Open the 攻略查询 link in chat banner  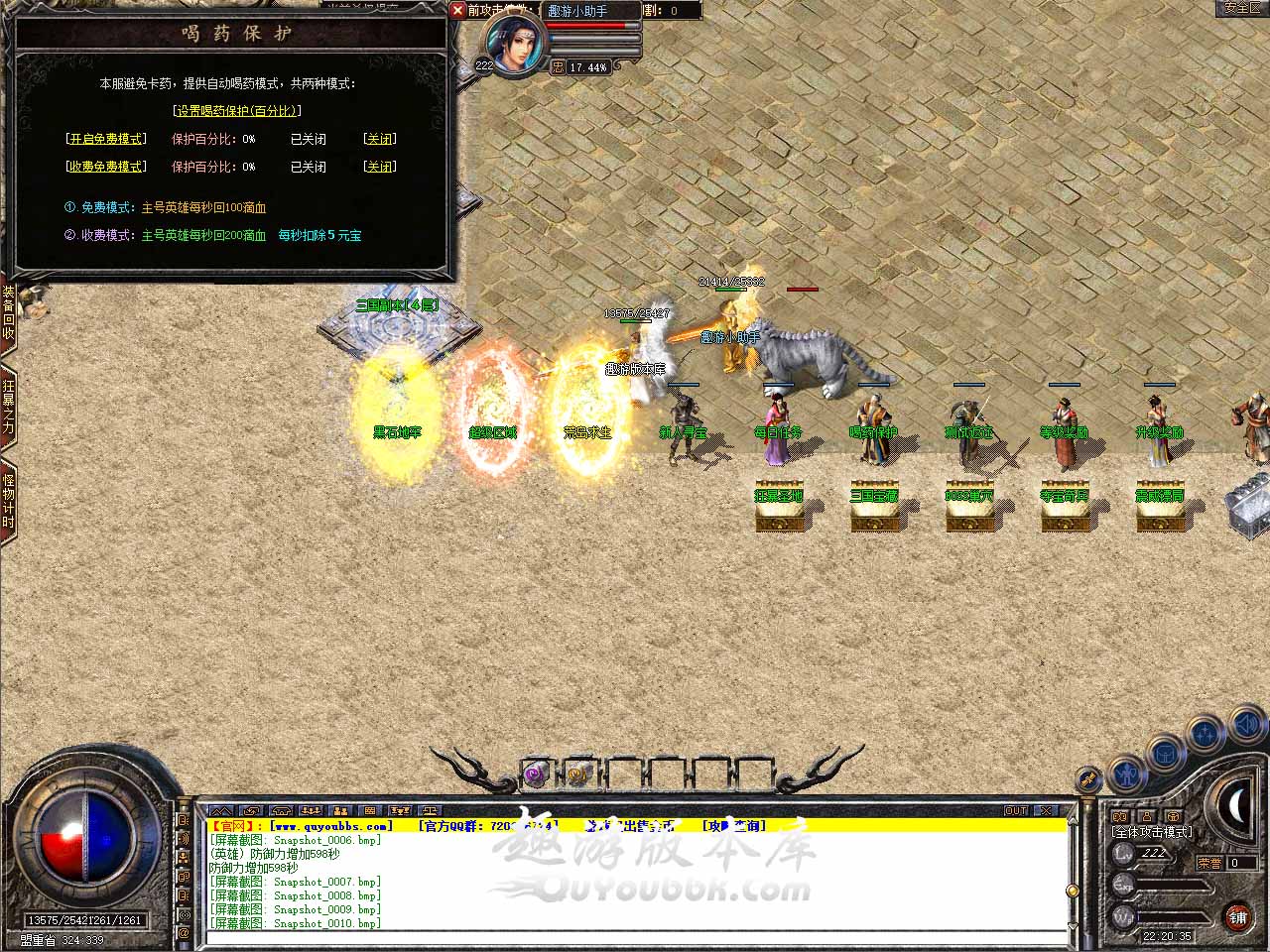pyautogui.click(x=734, y=825)
